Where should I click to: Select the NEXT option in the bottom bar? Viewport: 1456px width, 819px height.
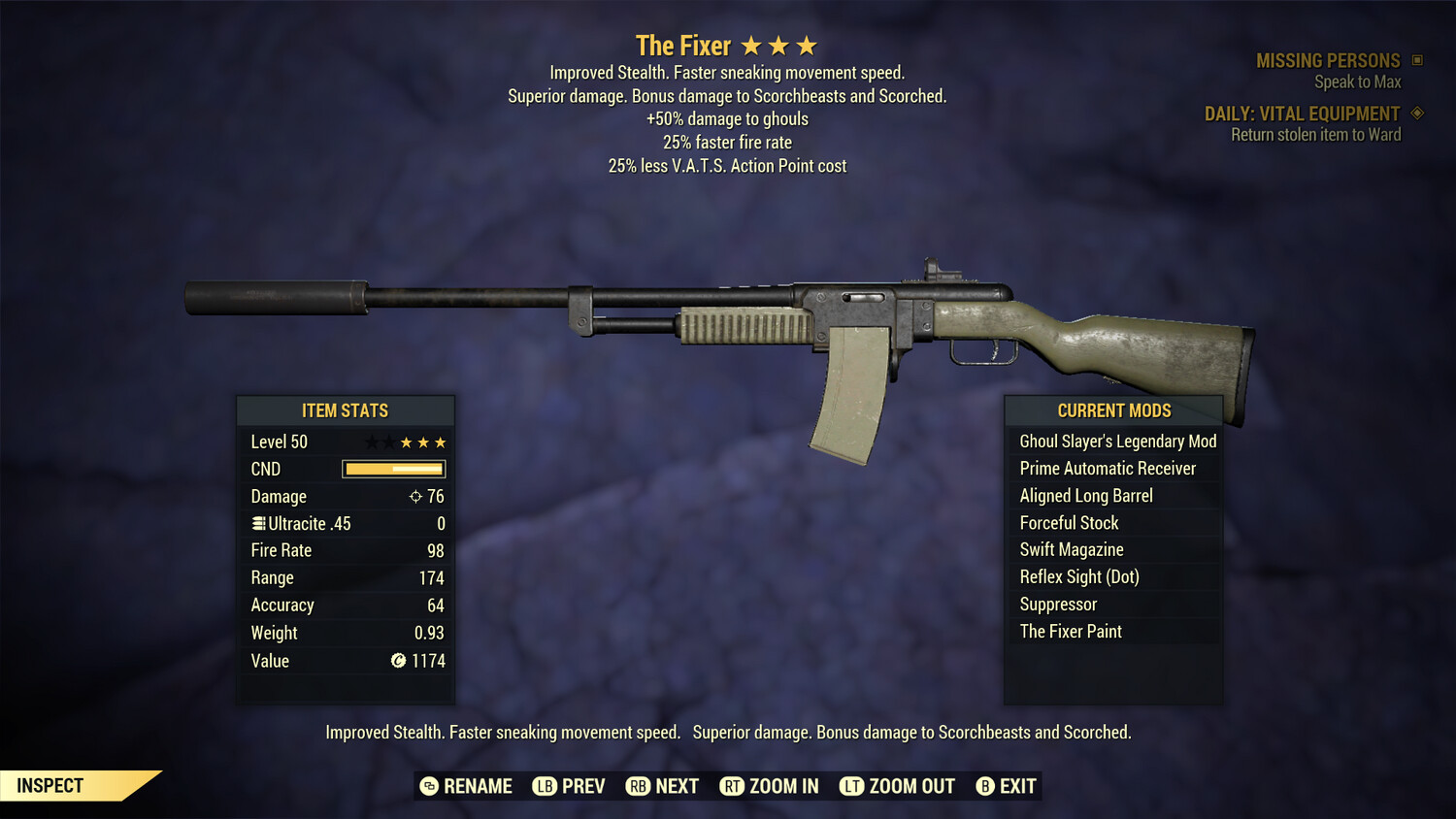point(677,786)
